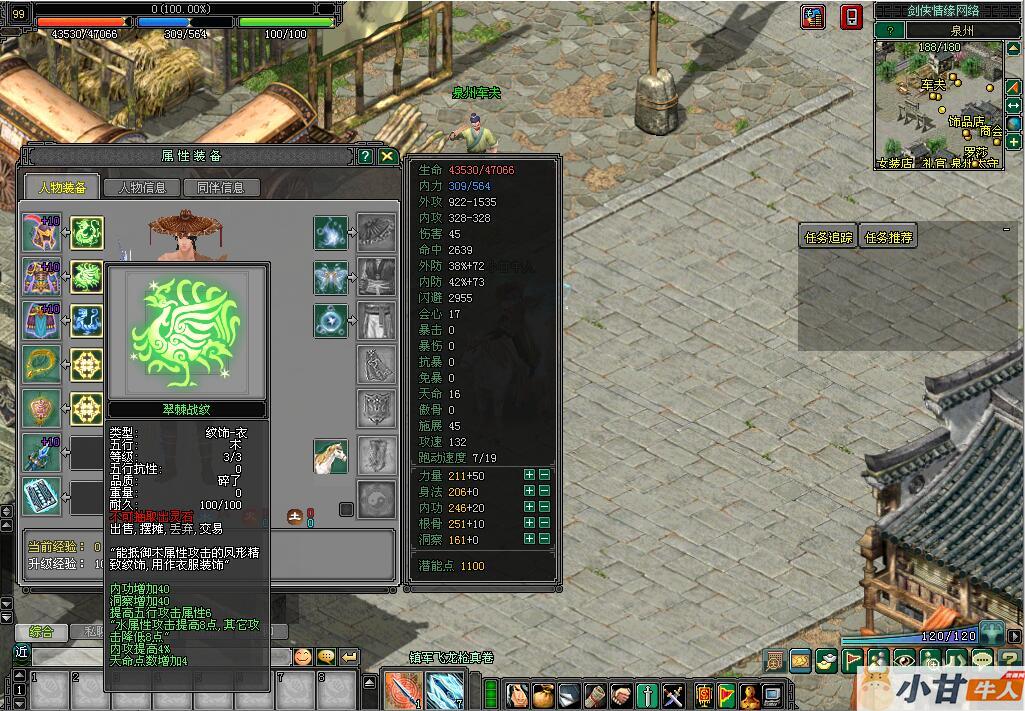The height and width of the screenshot is (711, 1025).
Task: Show the 任务推荐 recommended quests
Action: [888, 238]
